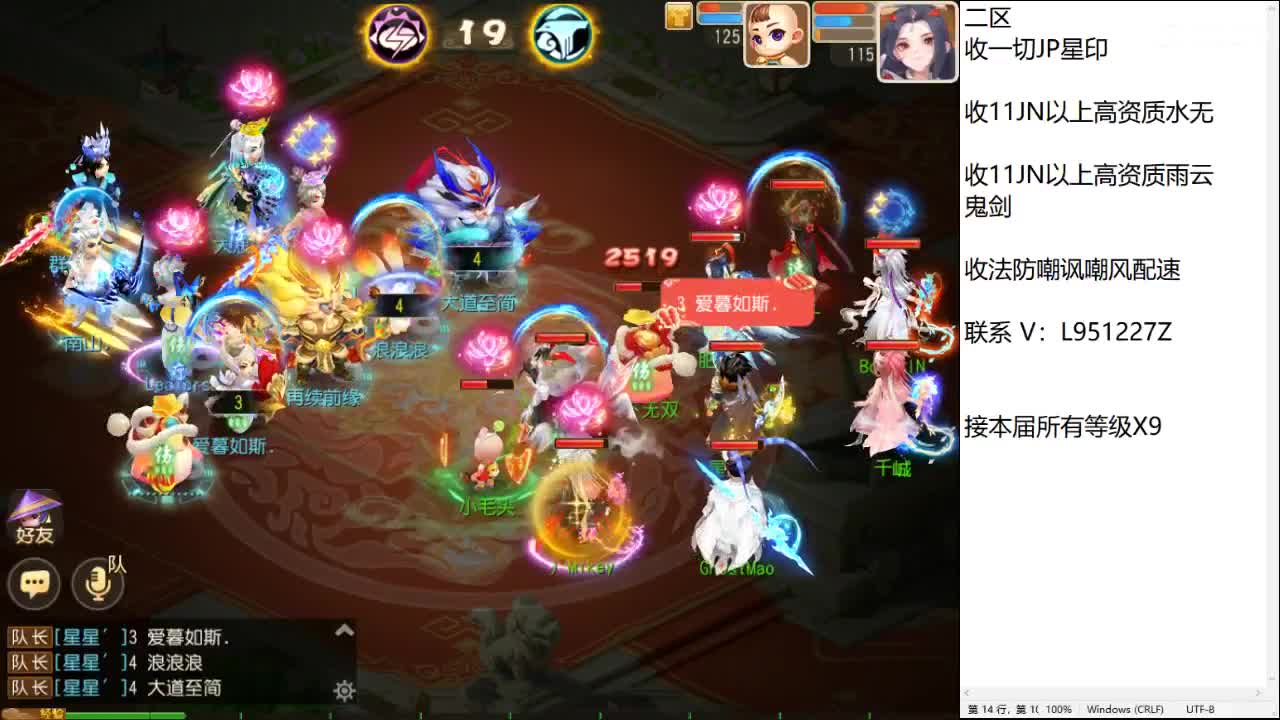
Task: Open the chat bubble icon at bottom left
Action: (34, 584)
